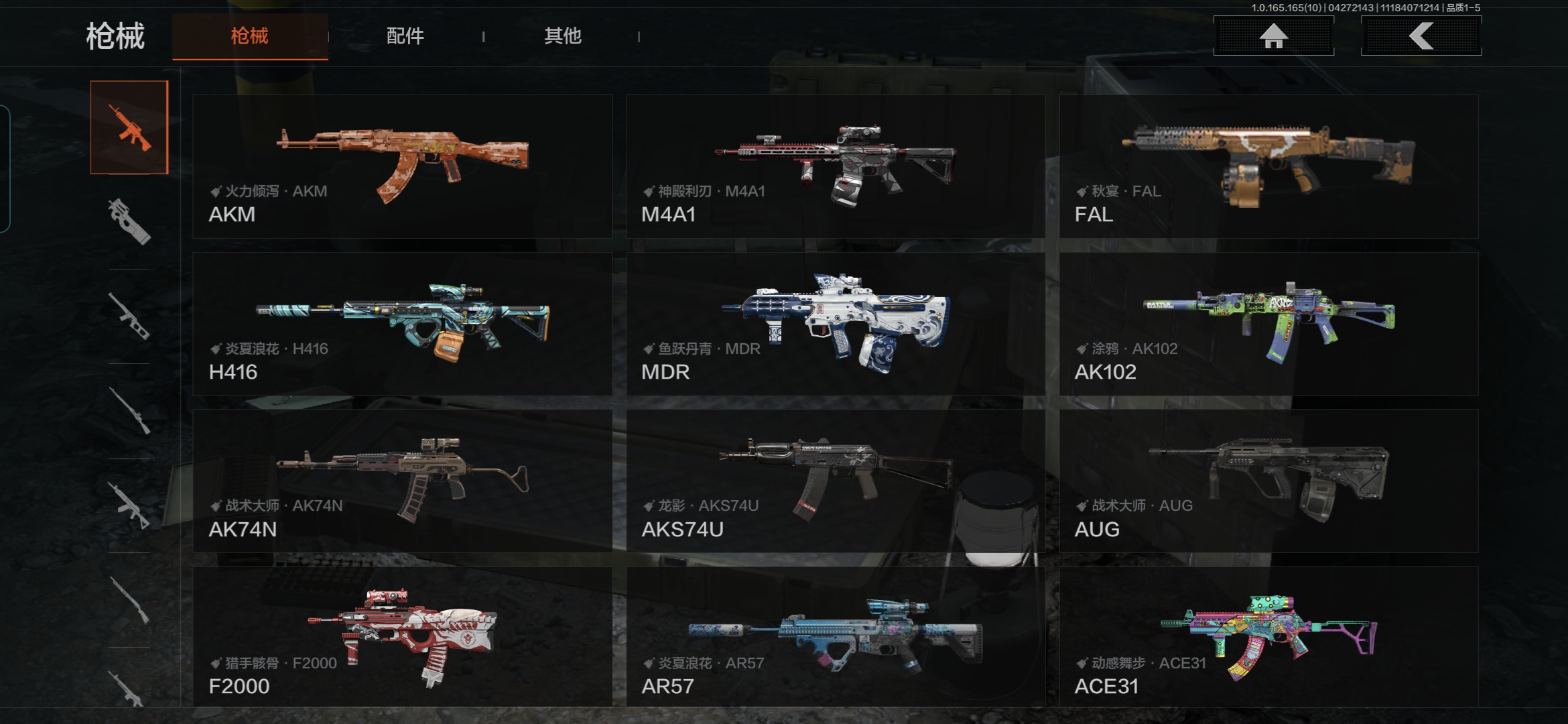This screenshot has width=1568, height=724.
Task: Open the 配件 tab
Action: (x=405, y=36)
